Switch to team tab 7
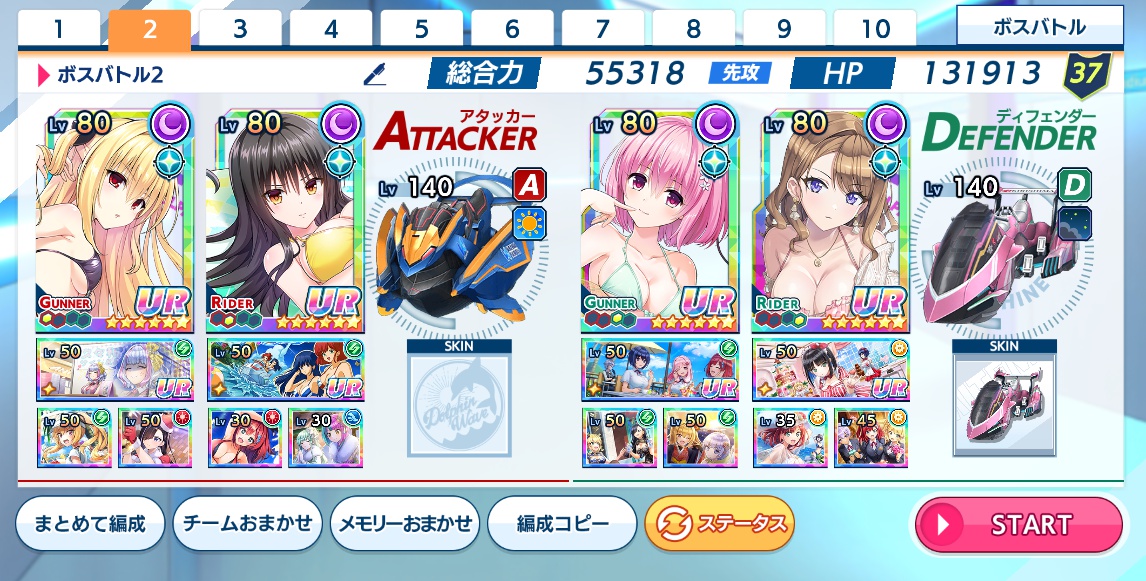The image size is (1146, 581). pos(603,29)
